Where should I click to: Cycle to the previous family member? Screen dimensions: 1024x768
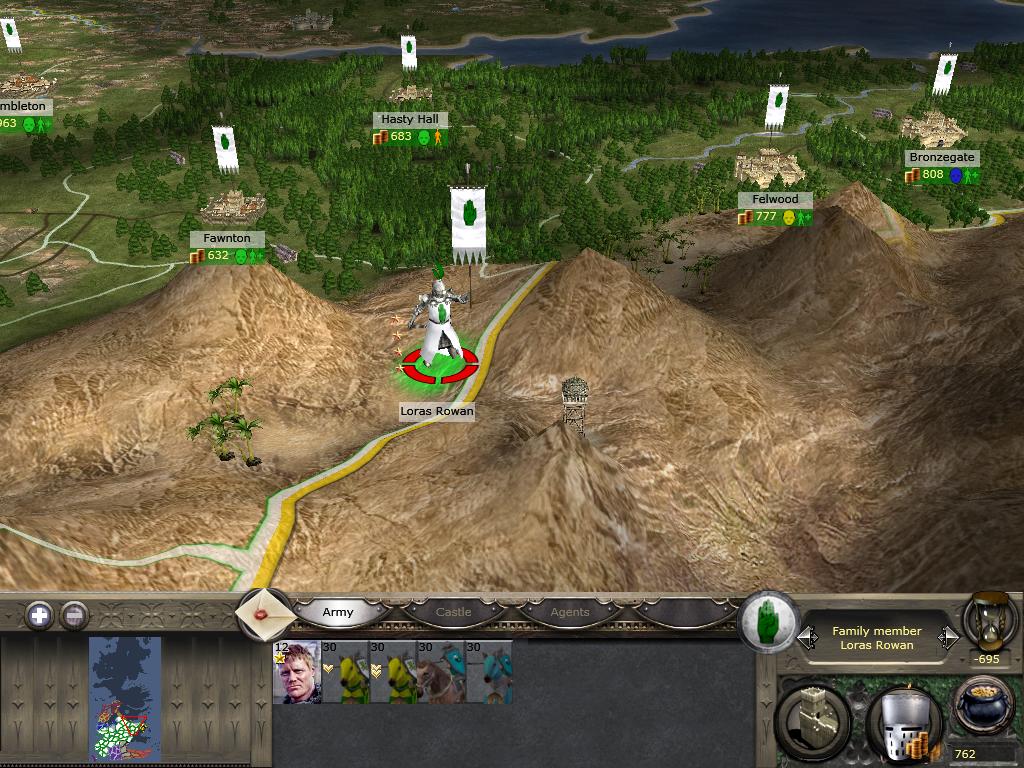(x=806, y=637)
